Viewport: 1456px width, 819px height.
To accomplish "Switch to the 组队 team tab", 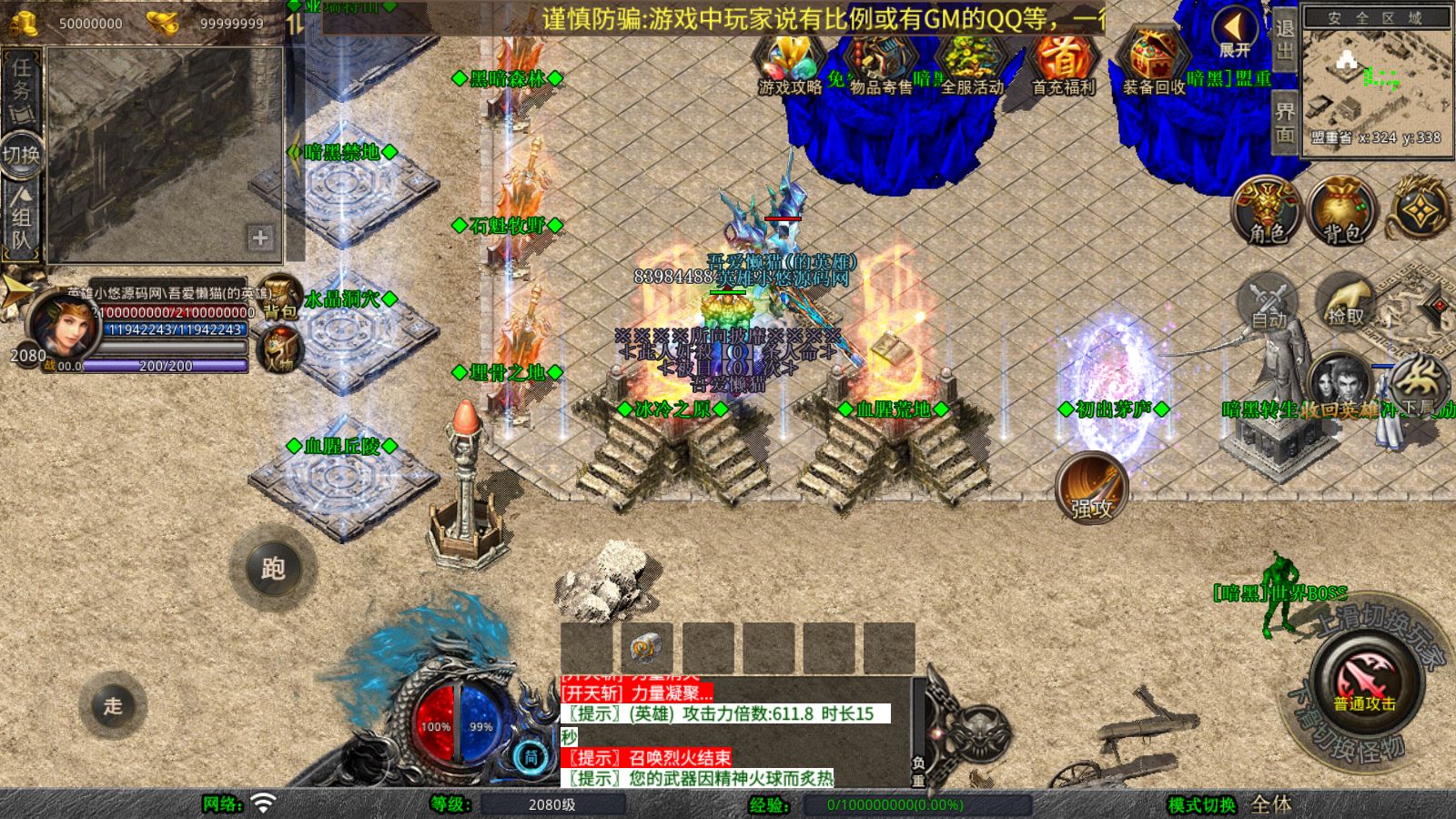I will point(21,218).
